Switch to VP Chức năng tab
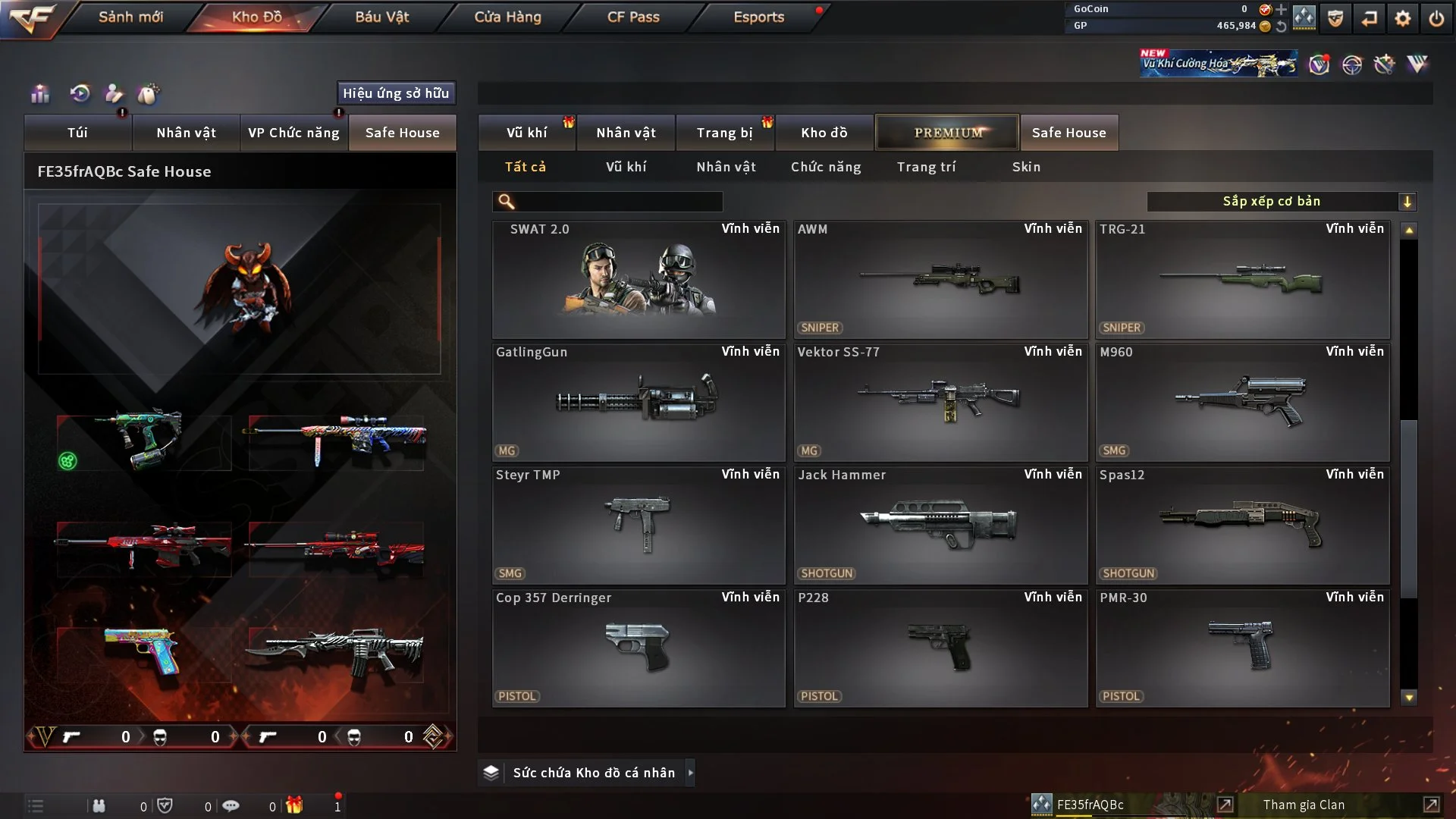Viewport: 1456px width, 819px height. (x=293, y=133)
